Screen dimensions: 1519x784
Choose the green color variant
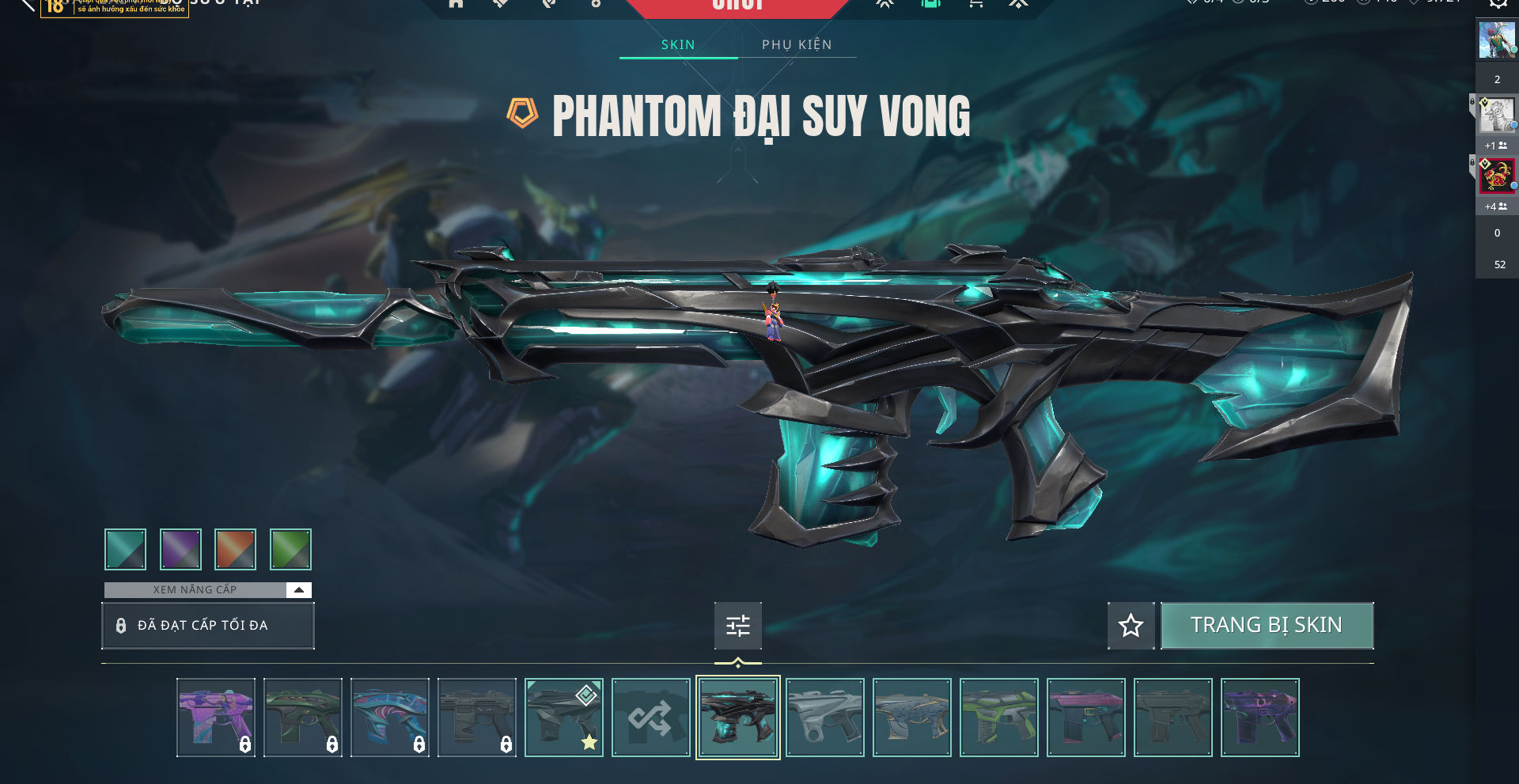290,549
